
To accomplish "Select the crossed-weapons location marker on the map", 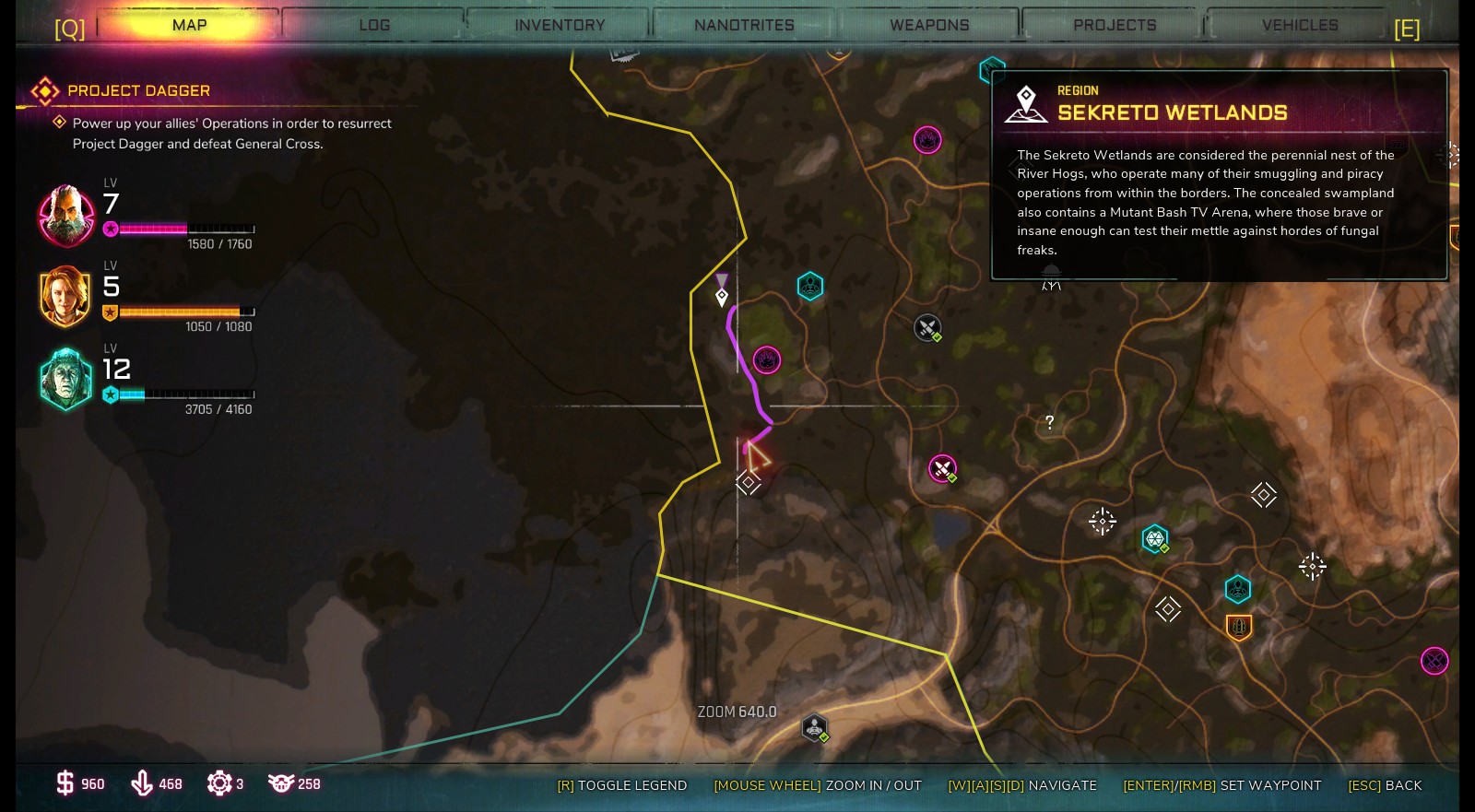I will coord(926,327).
